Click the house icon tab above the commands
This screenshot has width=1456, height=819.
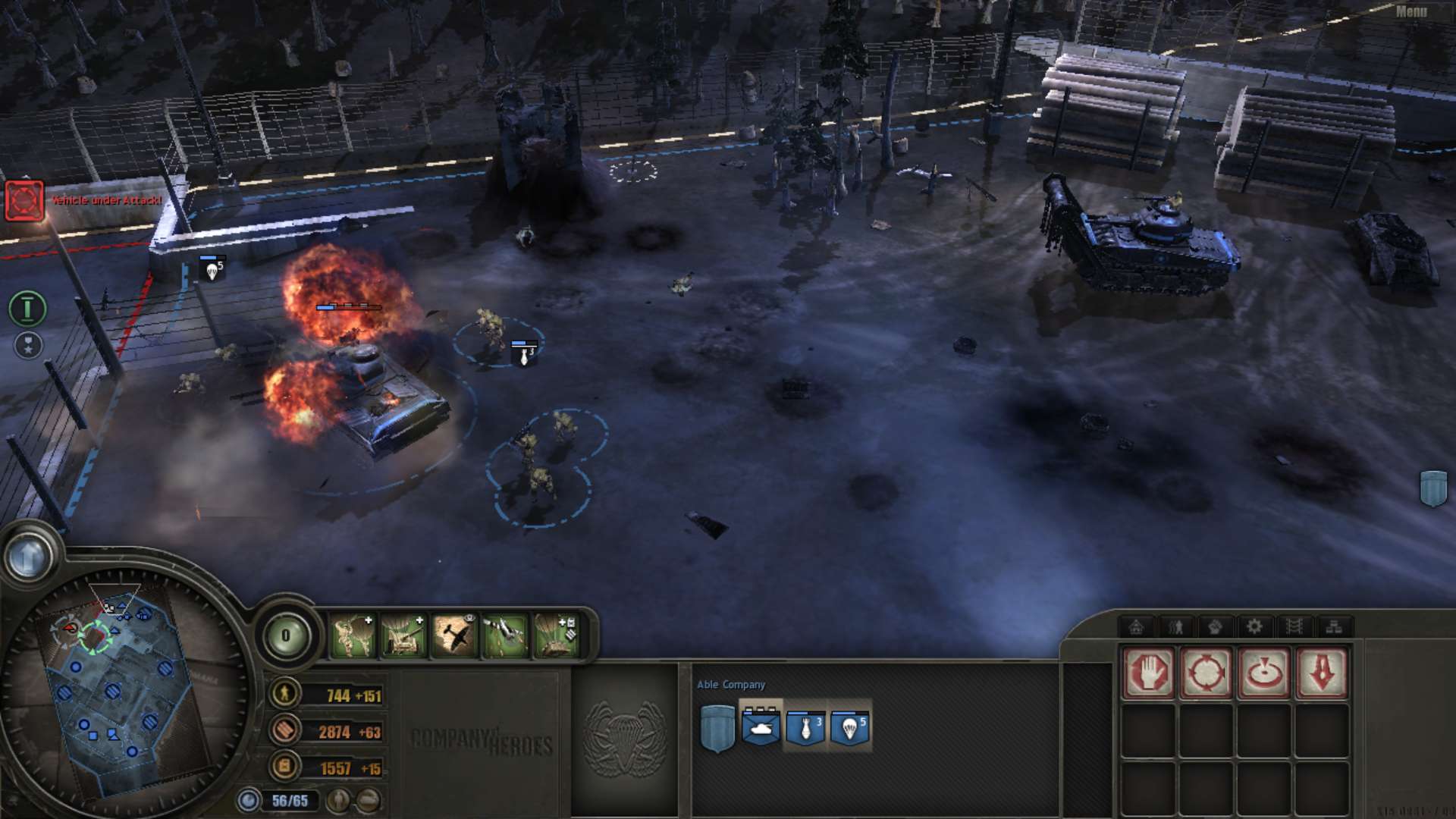[1136, 626]
